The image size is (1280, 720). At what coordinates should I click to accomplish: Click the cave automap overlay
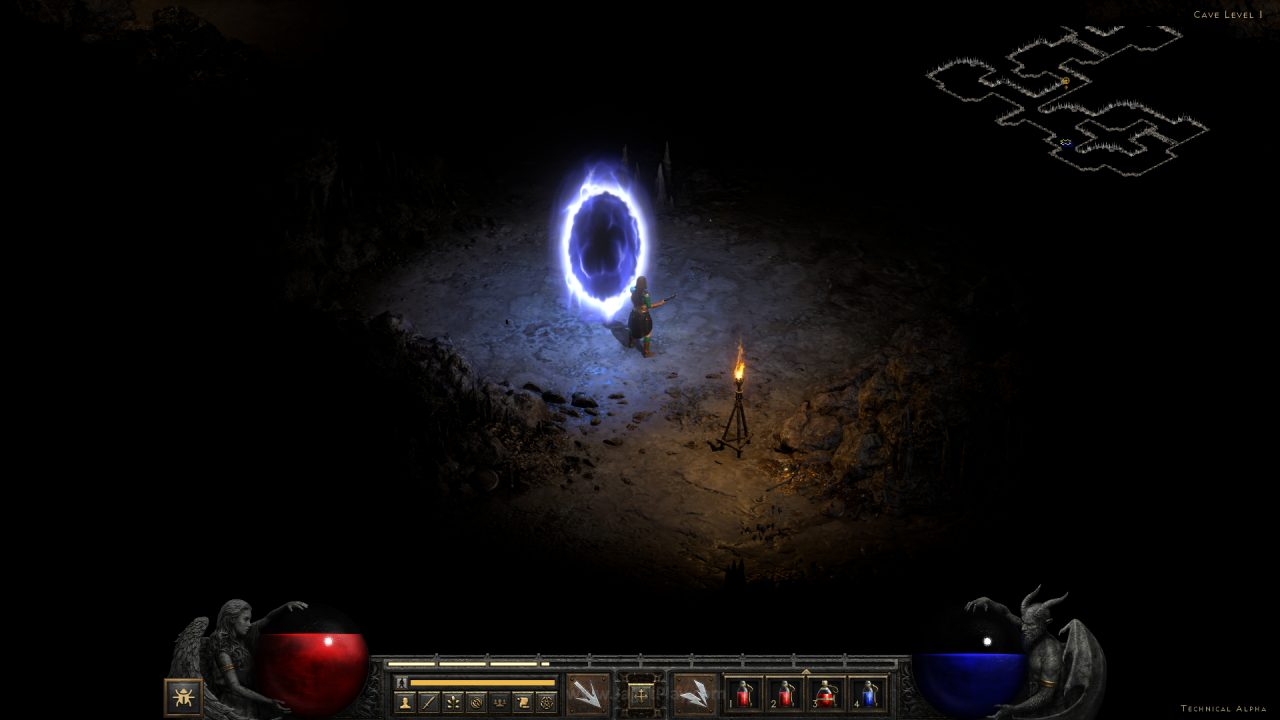(x=1068, y=100)
